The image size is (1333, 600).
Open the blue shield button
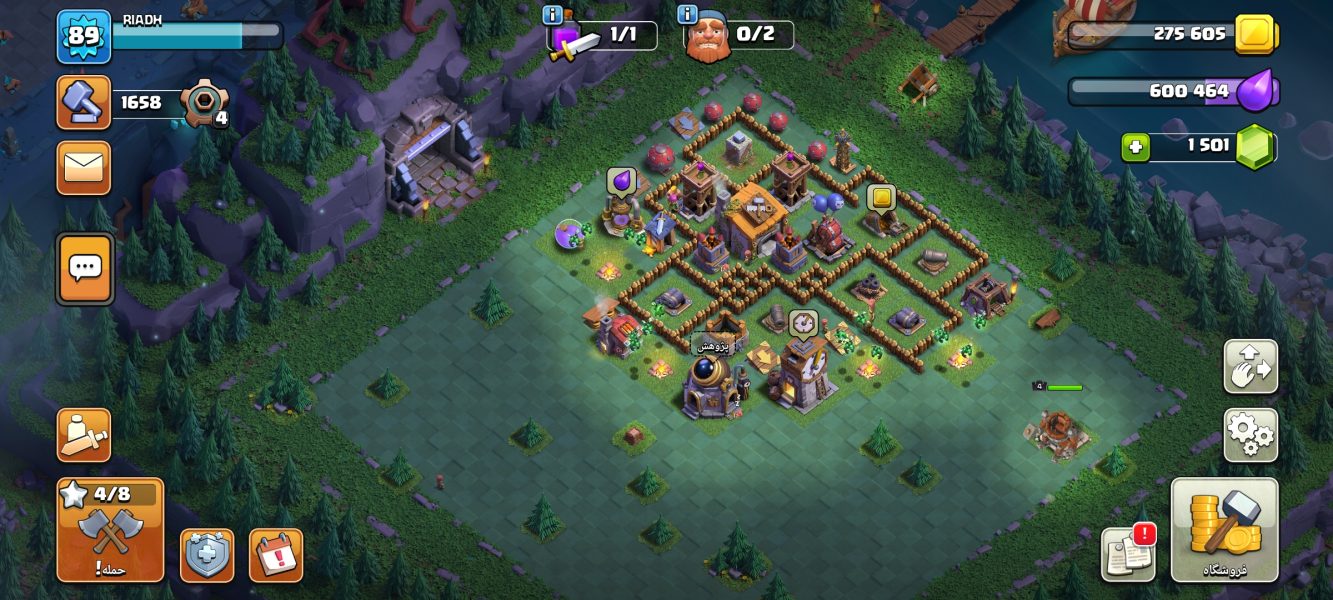[207, 555]
